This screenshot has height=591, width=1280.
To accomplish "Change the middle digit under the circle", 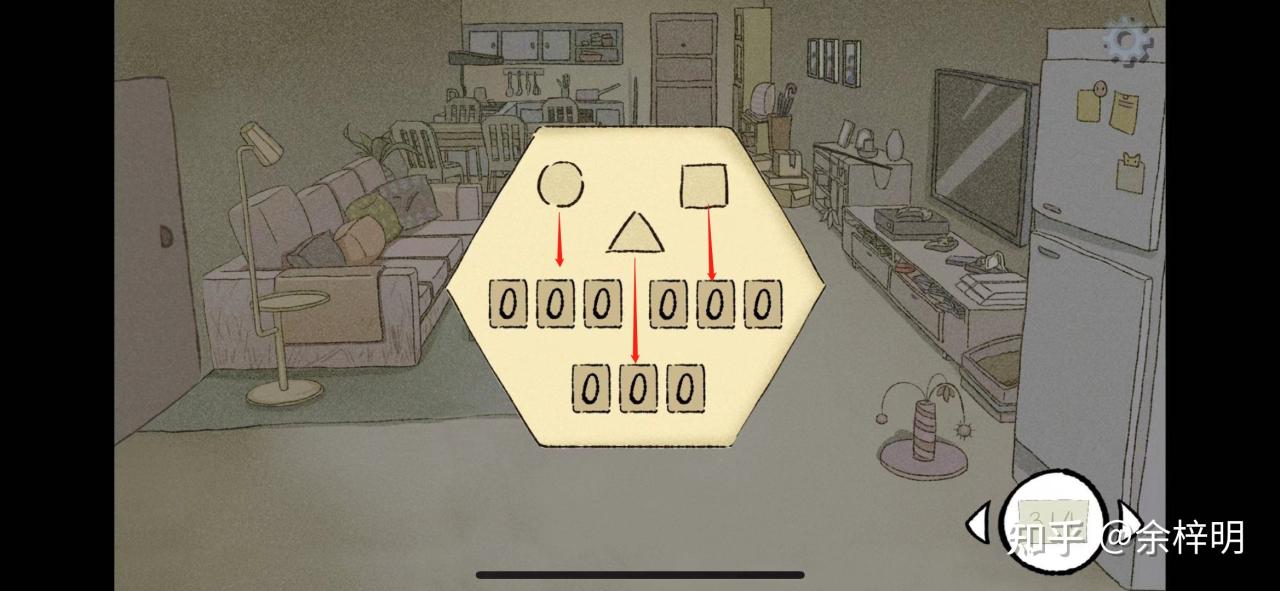I will (555, 303).
